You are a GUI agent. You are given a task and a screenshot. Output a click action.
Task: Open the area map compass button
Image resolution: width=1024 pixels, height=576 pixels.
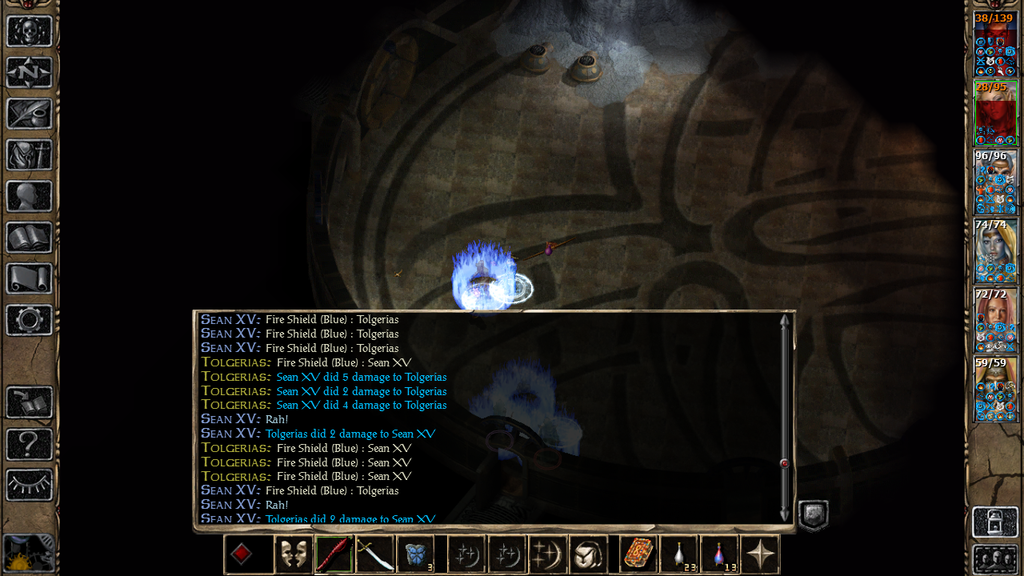pyautogui.click(x=29, y=72)
